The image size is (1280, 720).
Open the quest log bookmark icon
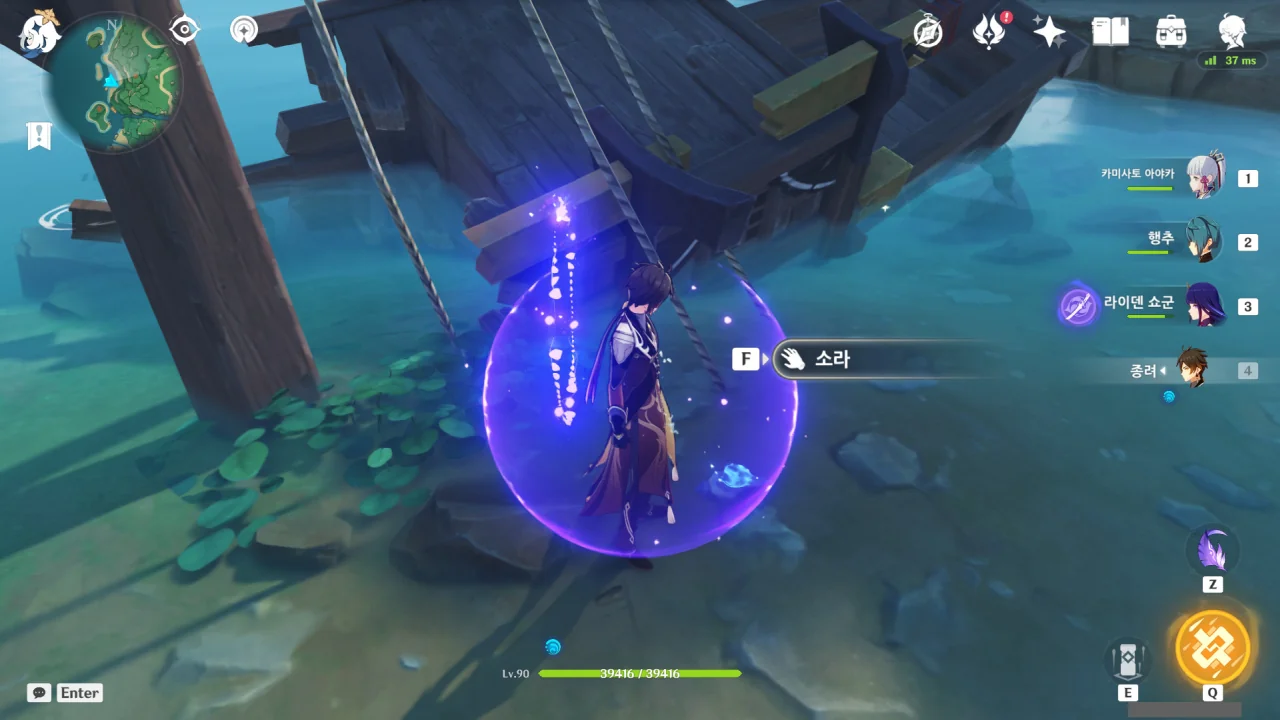pyautogui.click(x=39, y=136)
